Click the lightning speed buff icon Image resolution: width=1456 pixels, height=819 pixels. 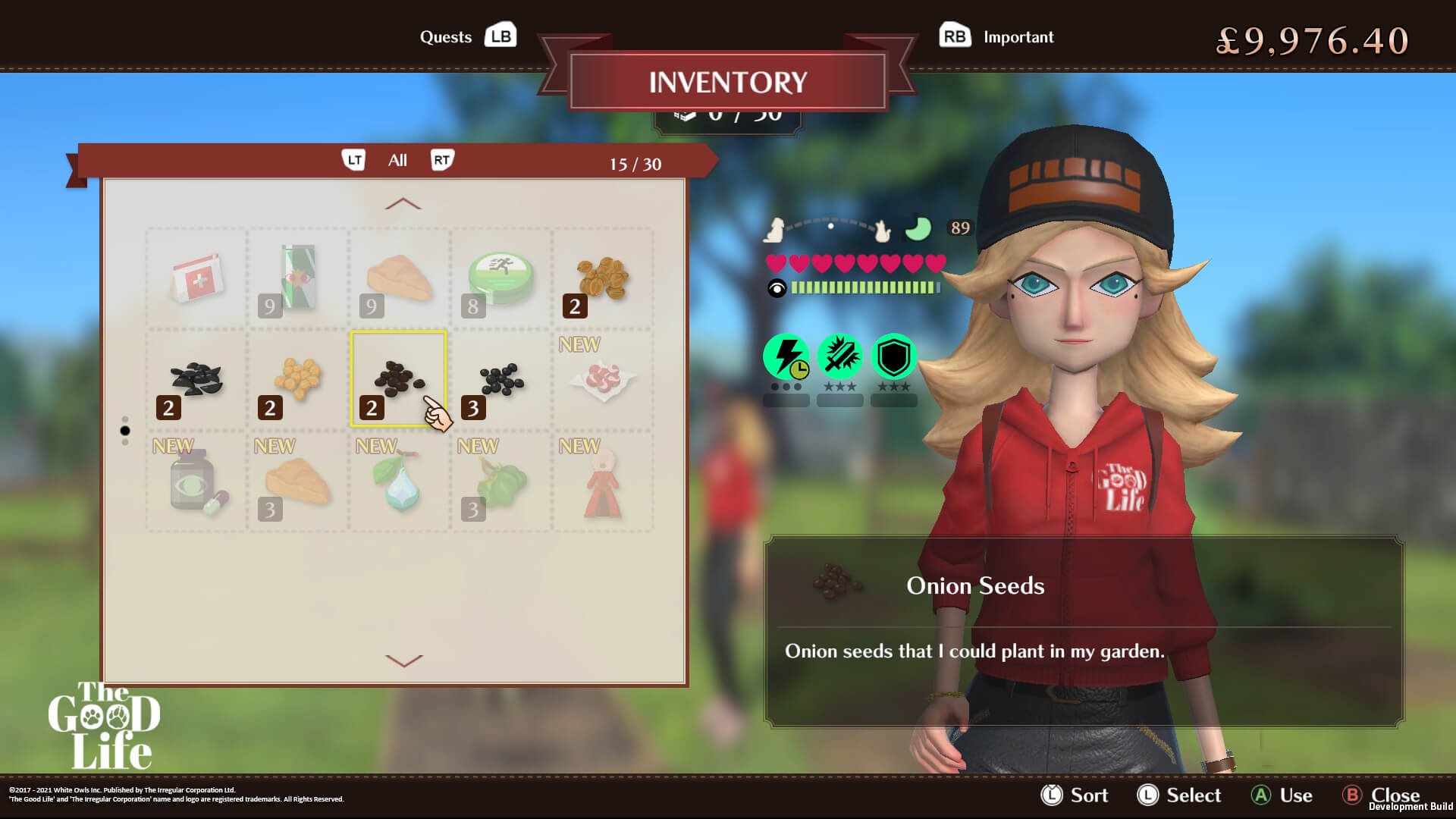tap(786, 356)
